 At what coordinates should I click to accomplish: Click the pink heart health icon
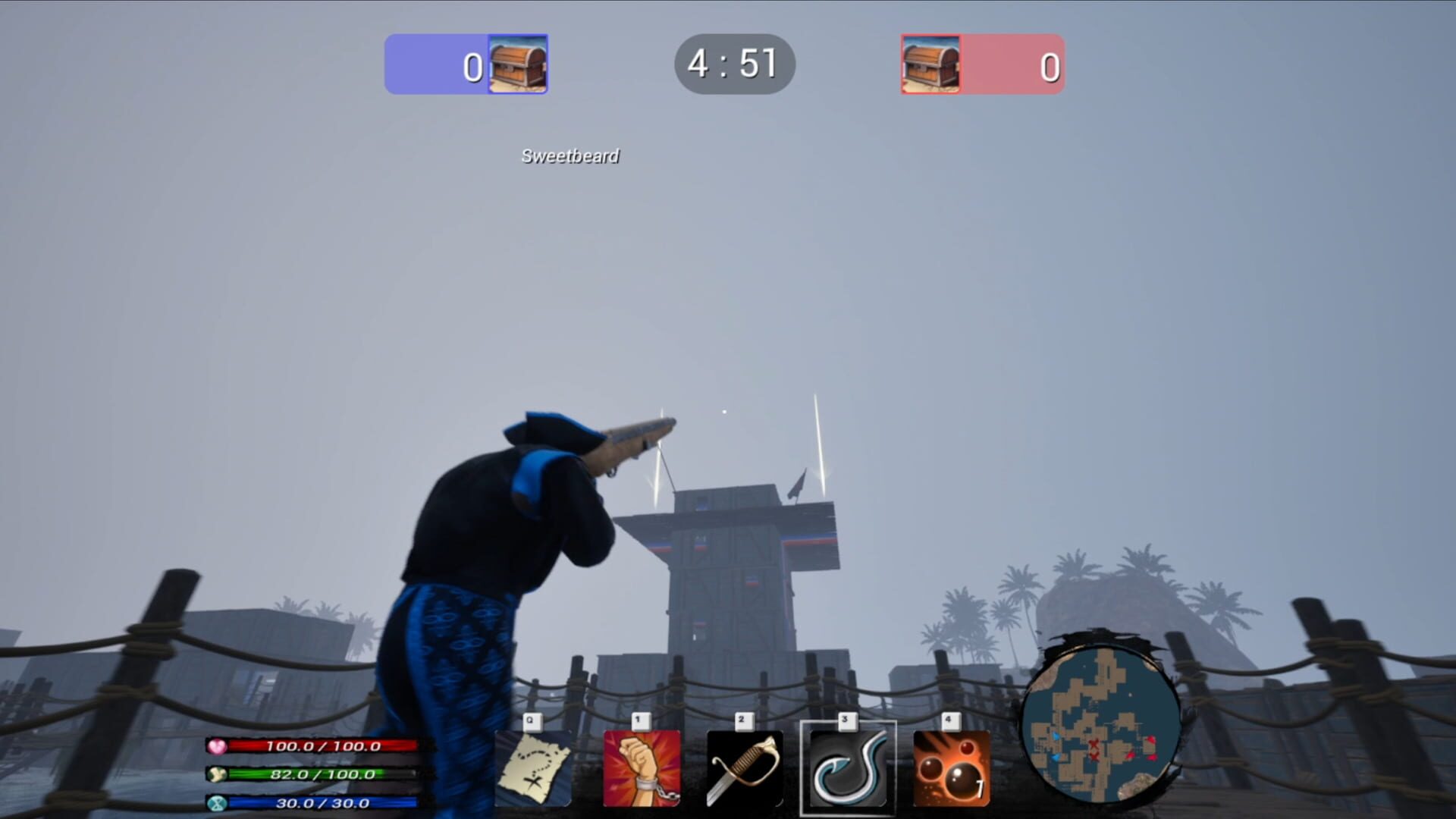pos(218,747)
